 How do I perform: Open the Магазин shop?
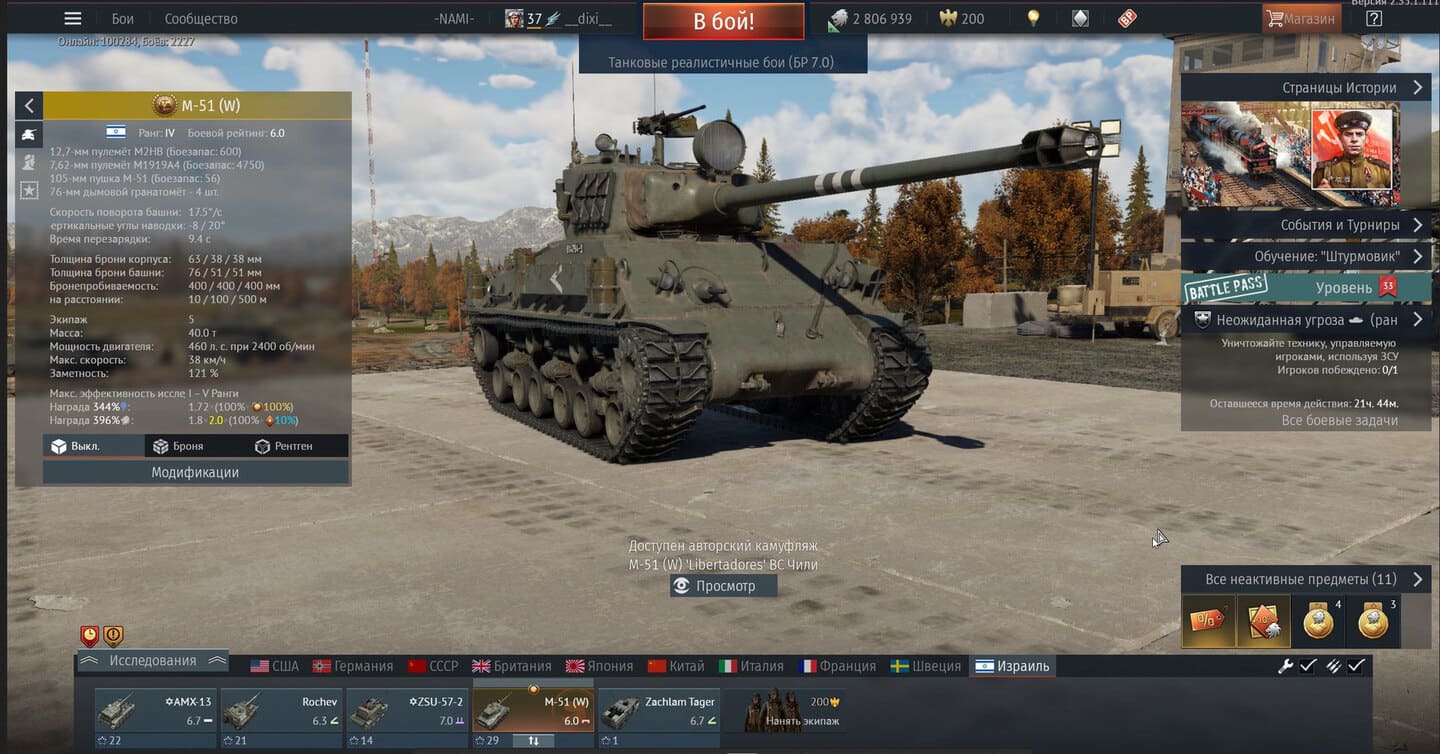click(x=1300, y=19)
